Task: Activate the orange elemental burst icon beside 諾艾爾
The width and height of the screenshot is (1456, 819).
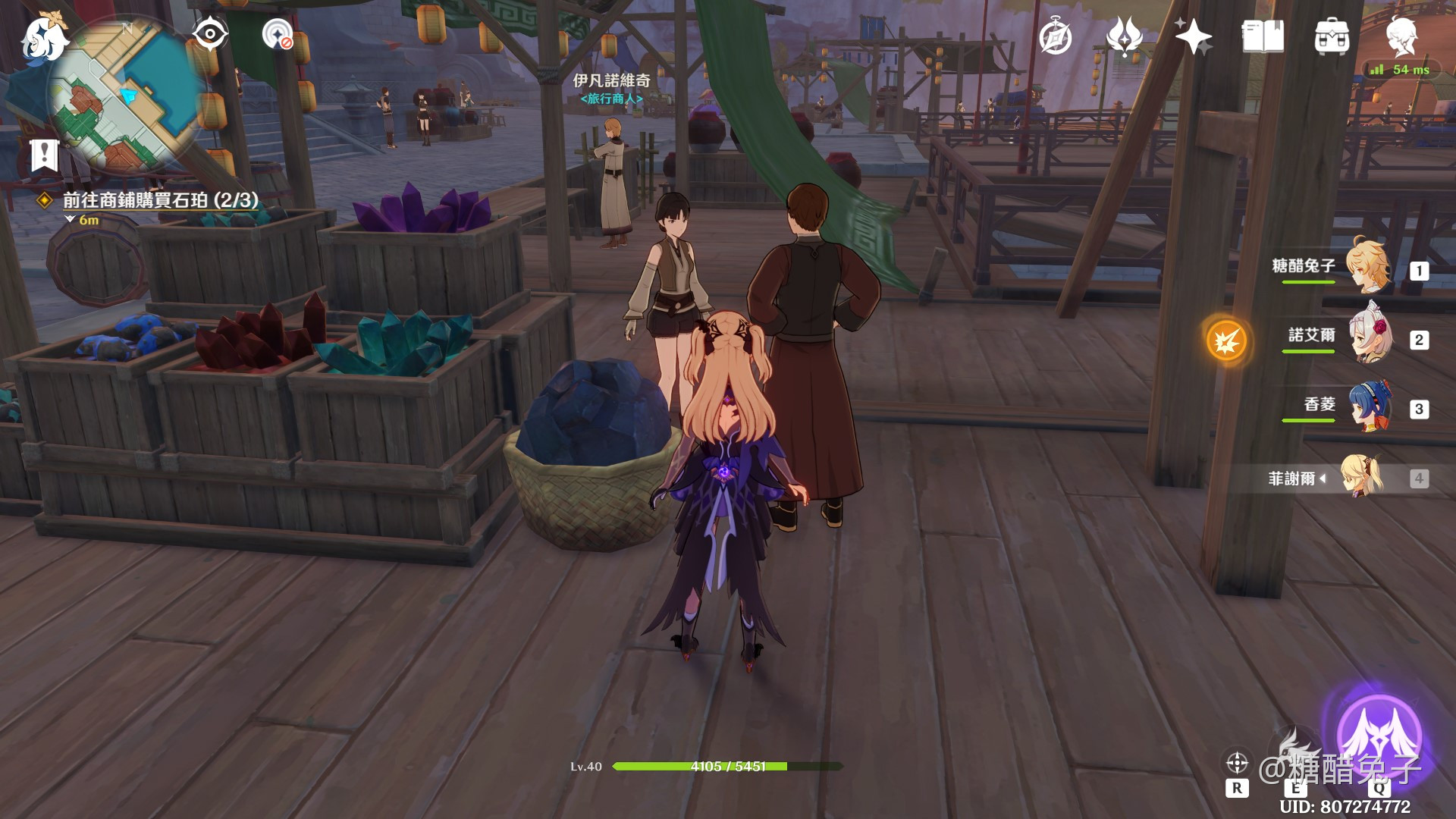Action: [x=1226, y=340]
